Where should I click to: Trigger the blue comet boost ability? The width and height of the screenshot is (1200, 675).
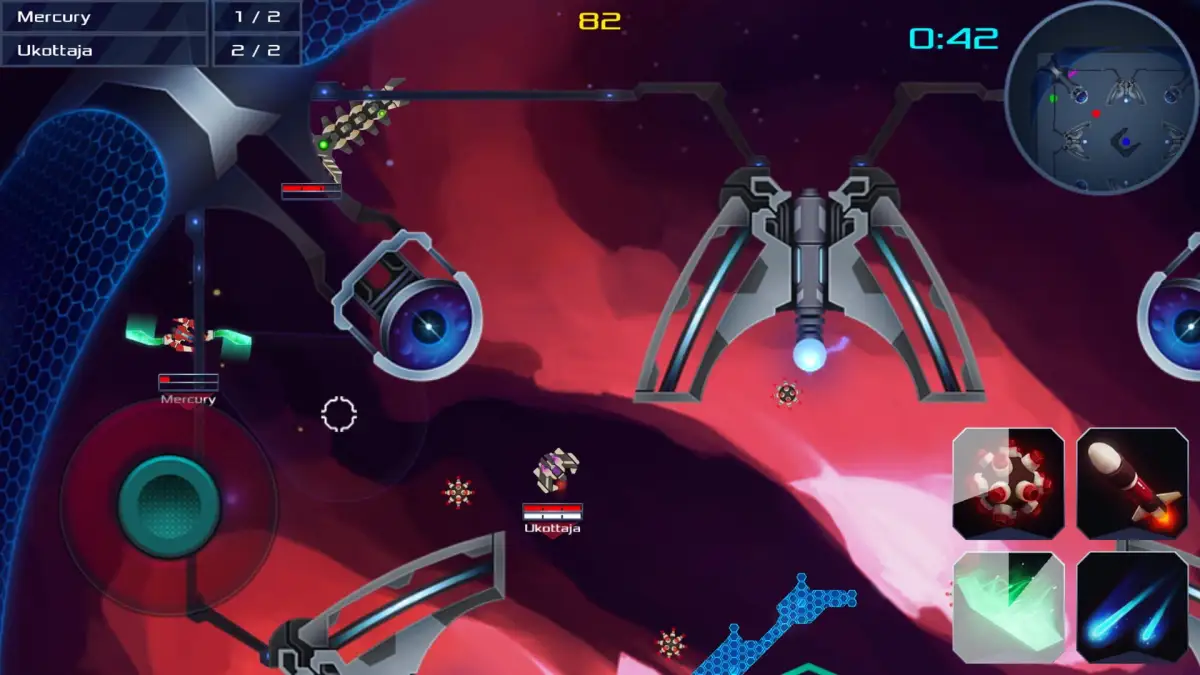pyautogui.click(x=1131, y=607)
